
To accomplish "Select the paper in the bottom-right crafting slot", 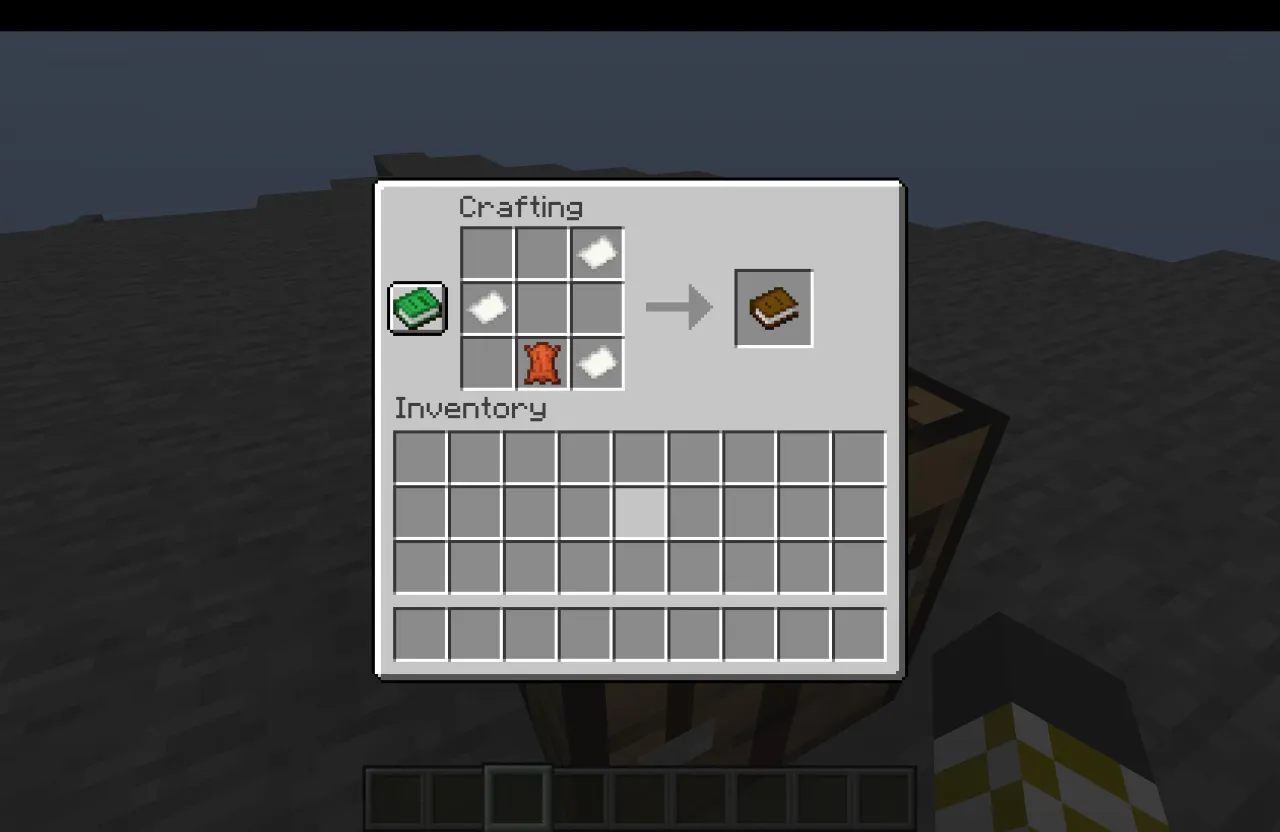I will point(597,363).
